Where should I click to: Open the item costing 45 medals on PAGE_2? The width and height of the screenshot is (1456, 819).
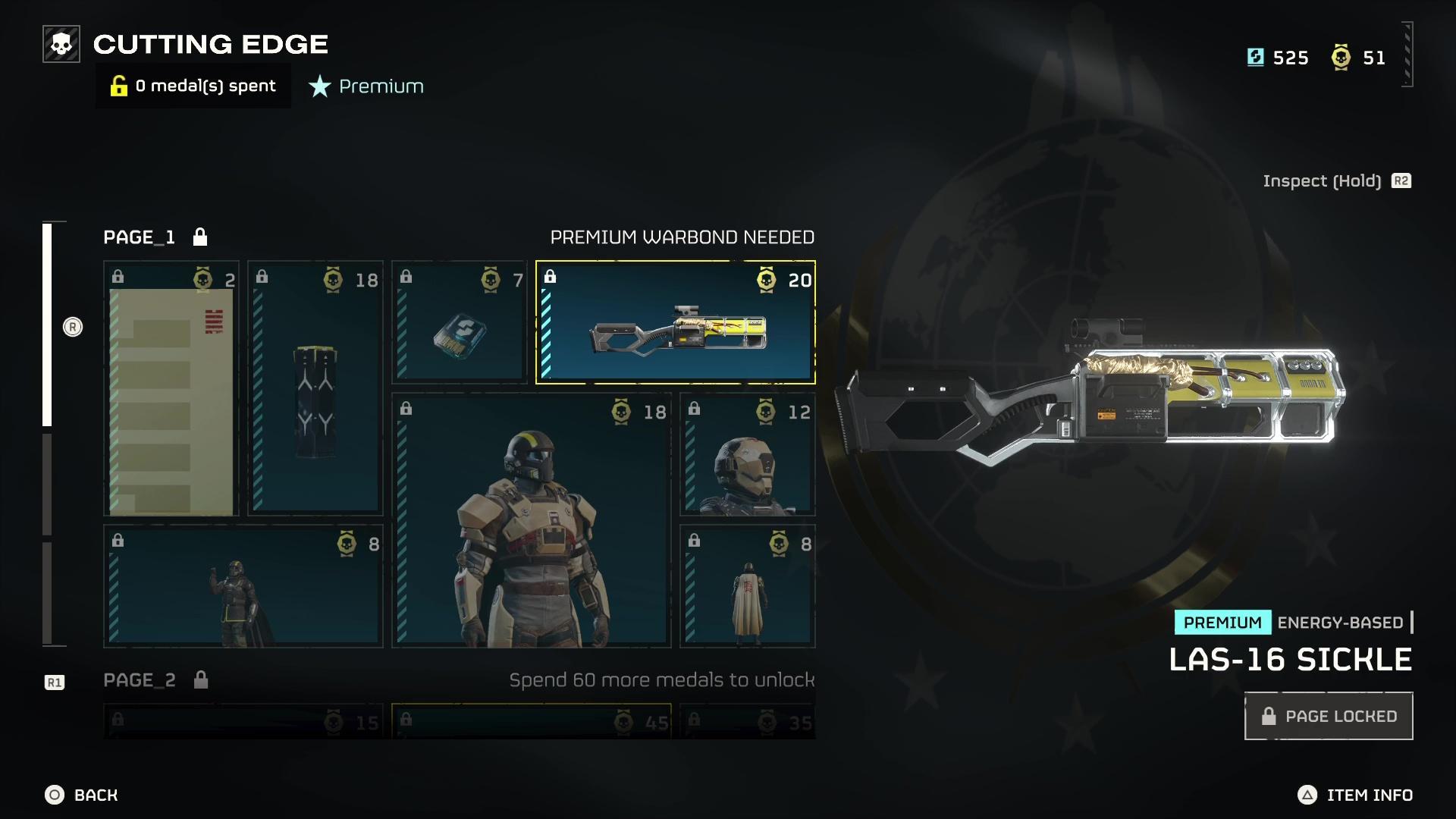click(529, 722)
